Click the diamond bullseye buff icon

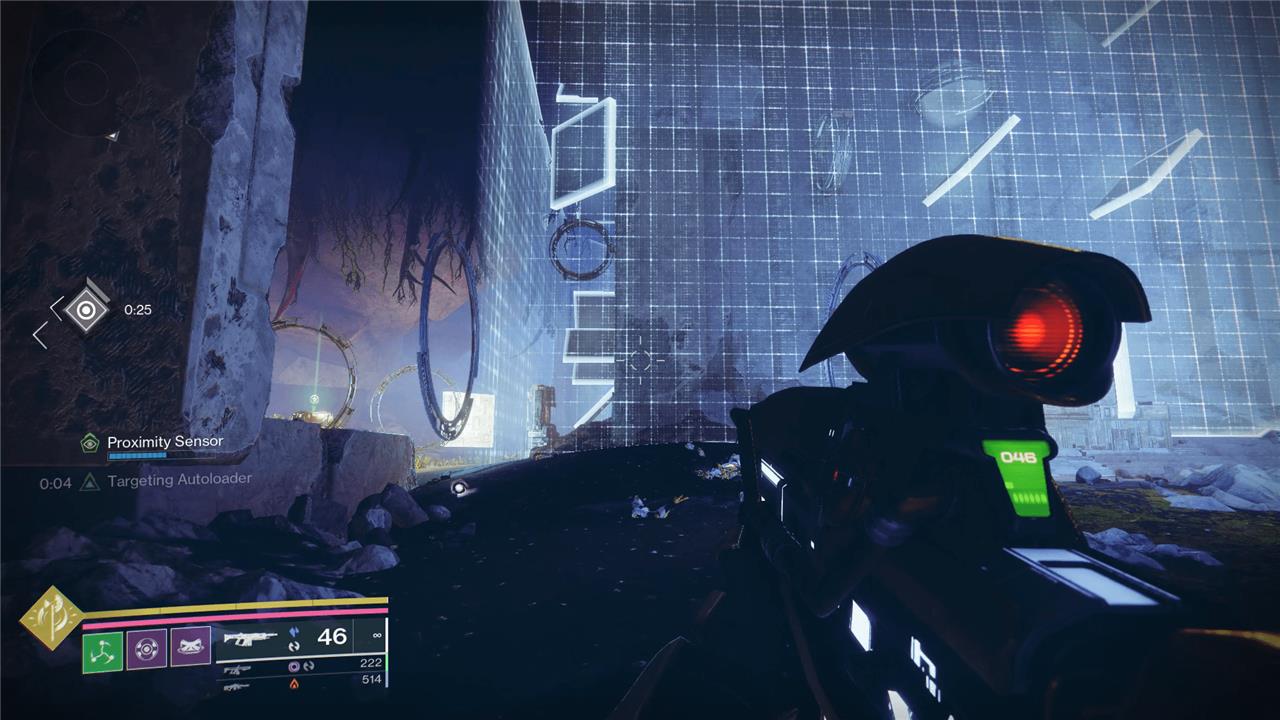pyautogui.click(x=87, y=310)
